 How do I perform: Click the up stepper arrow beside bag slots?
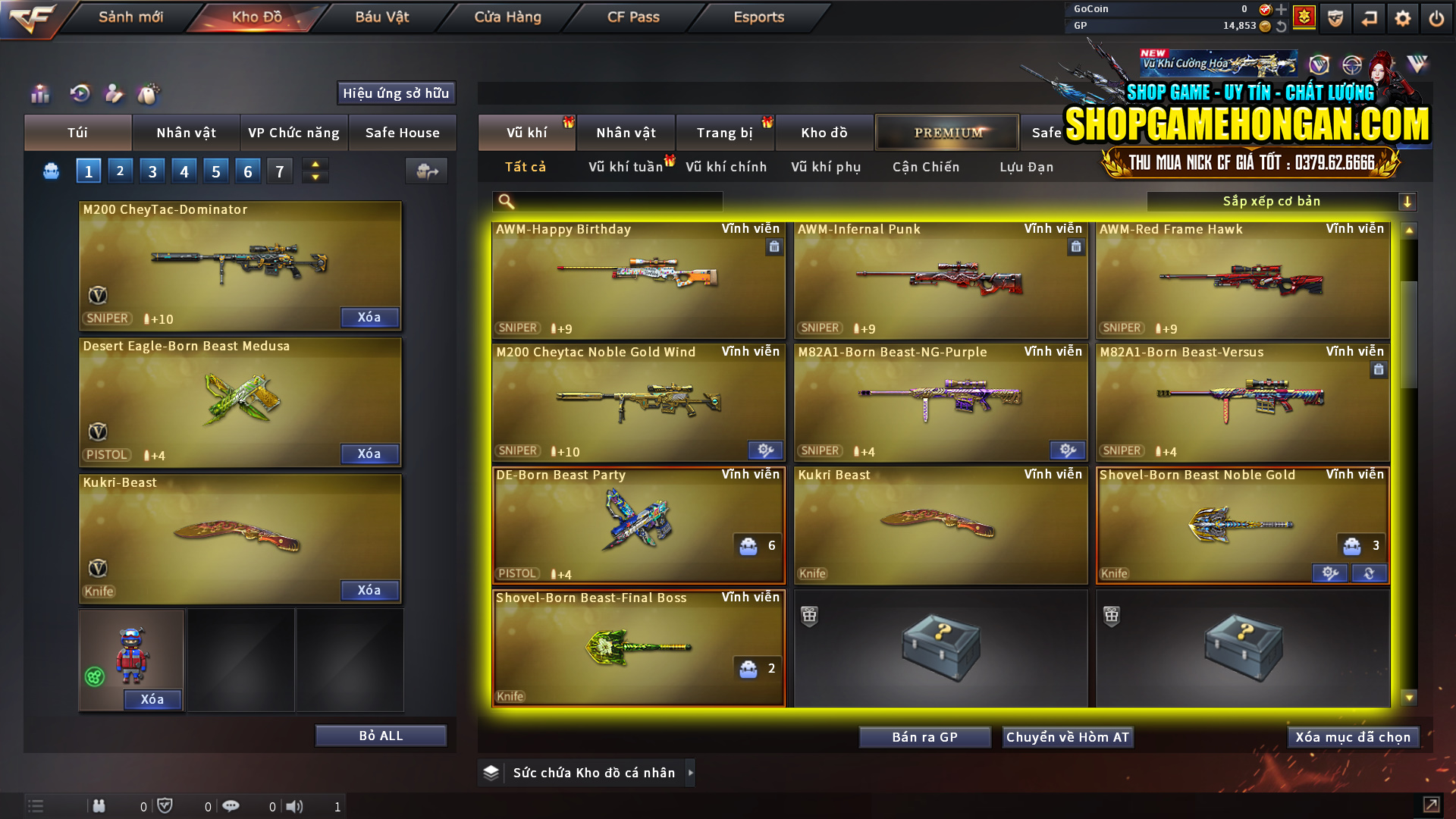click(x=315, y=165)
